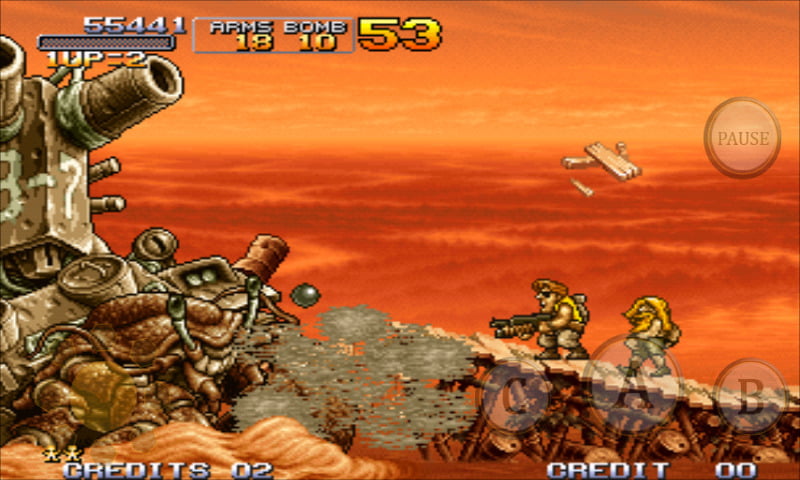
Task: Touch the yellow virtual joystick knob
Action: click(101, 393)
